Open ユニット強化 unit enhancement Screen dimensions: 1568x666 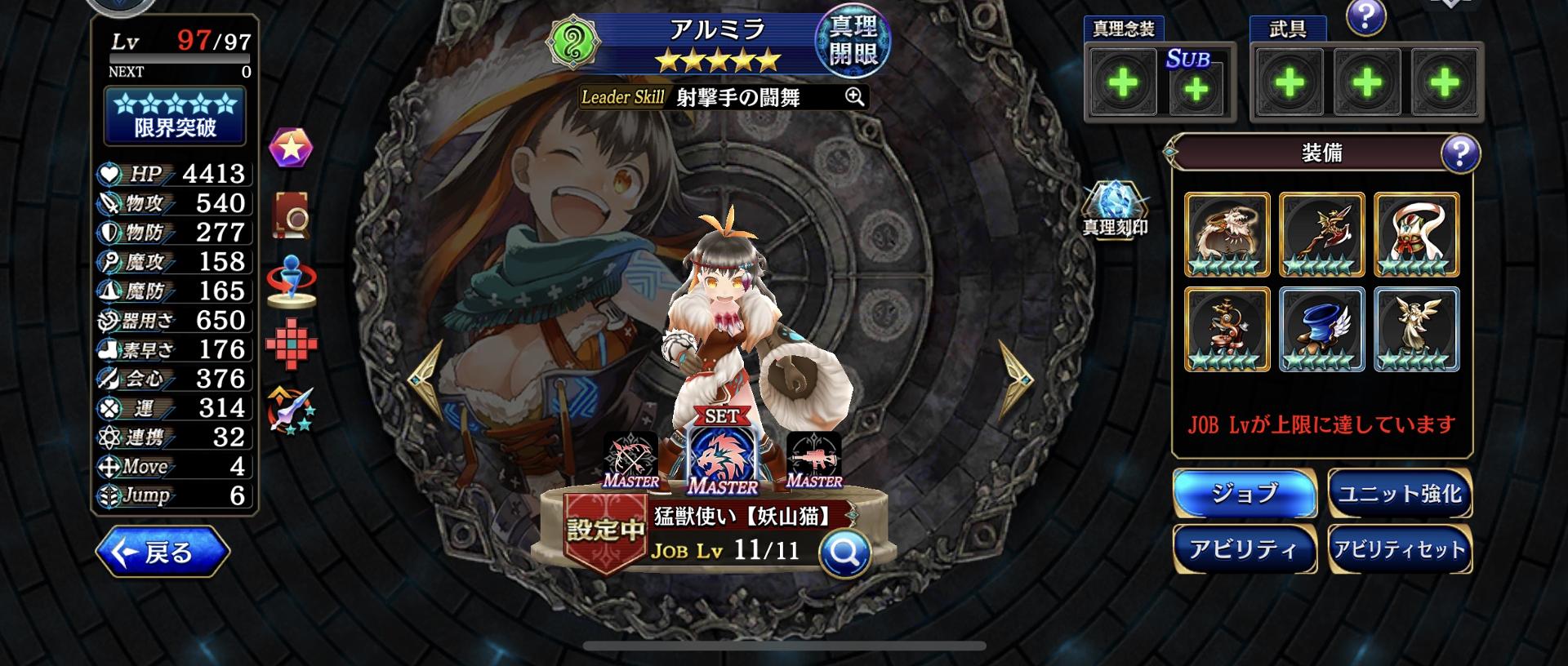click(x=1399, y=494)
